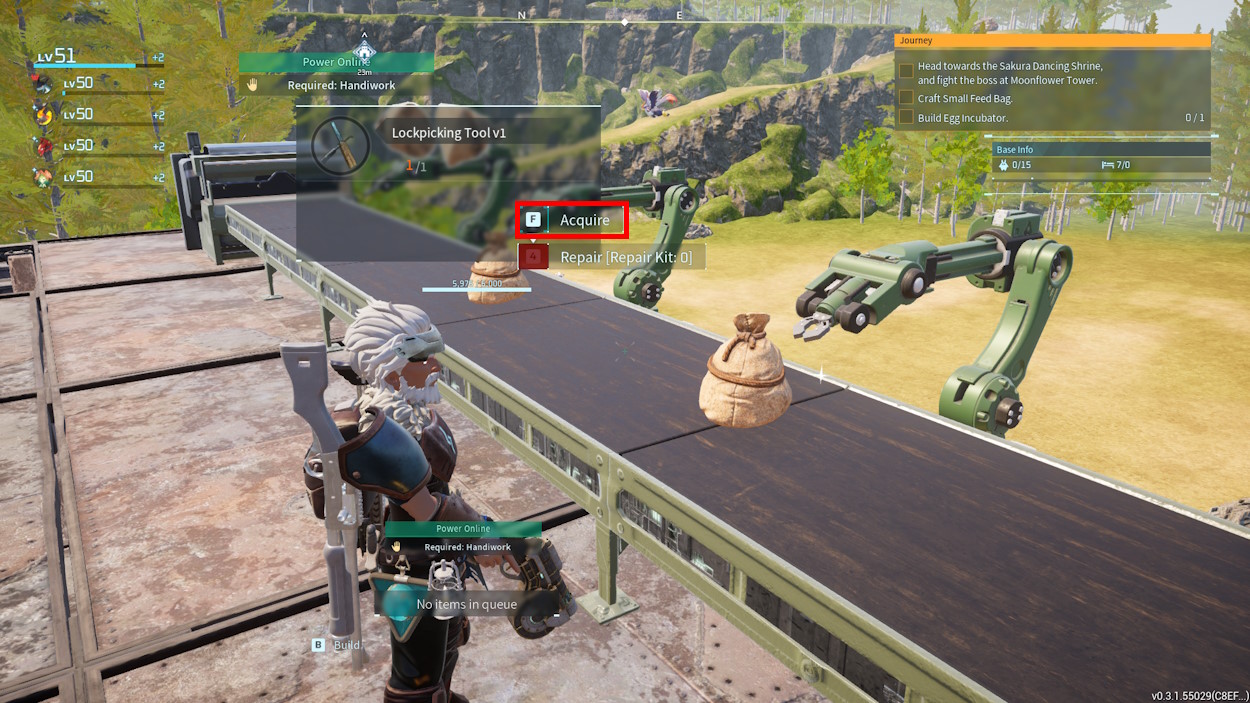
Task: Choose the red party Pal portrait
Action: 43,146
